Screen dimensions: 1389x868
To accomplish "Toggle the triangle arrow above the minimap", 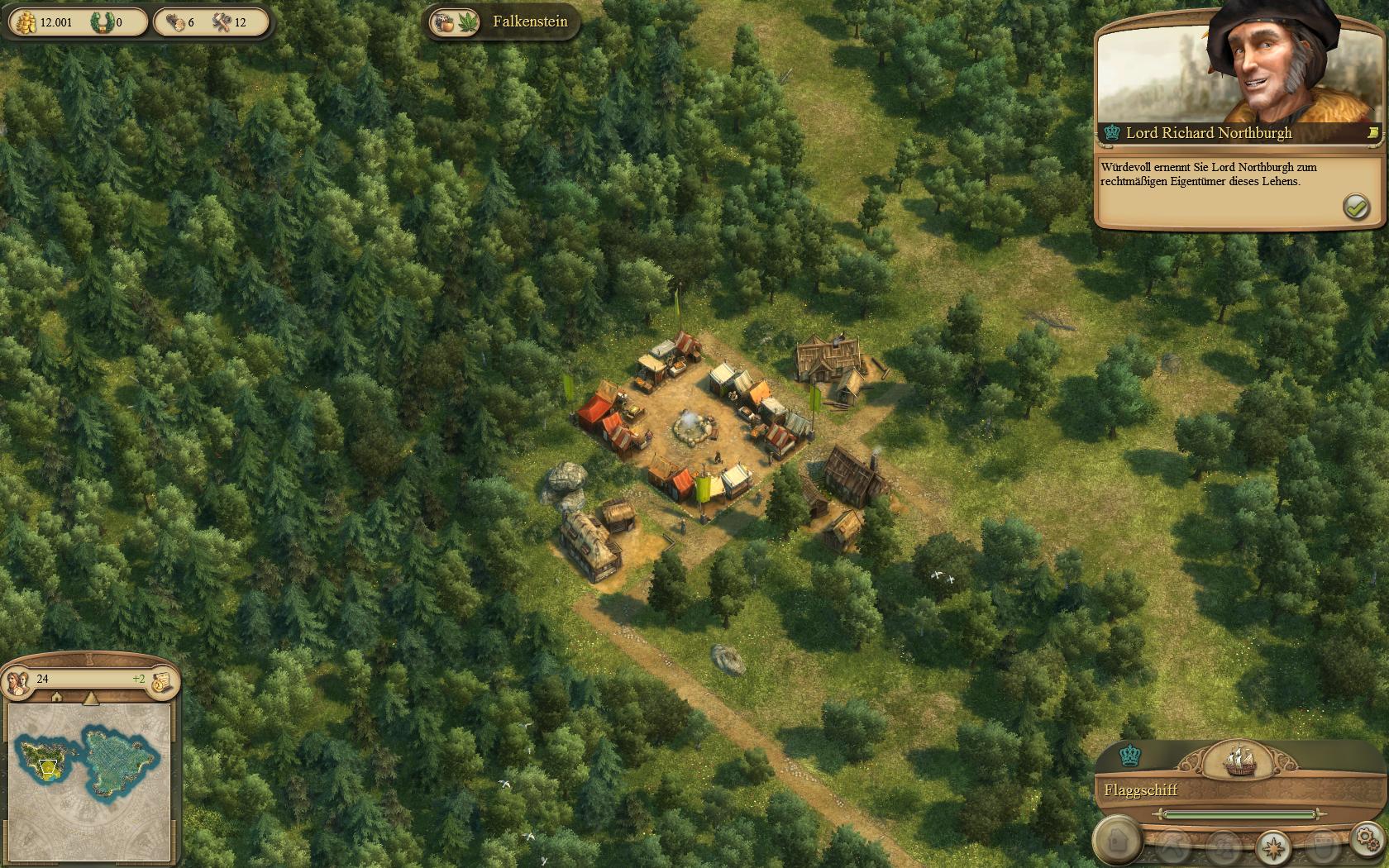I will click(x=90, y=699).
